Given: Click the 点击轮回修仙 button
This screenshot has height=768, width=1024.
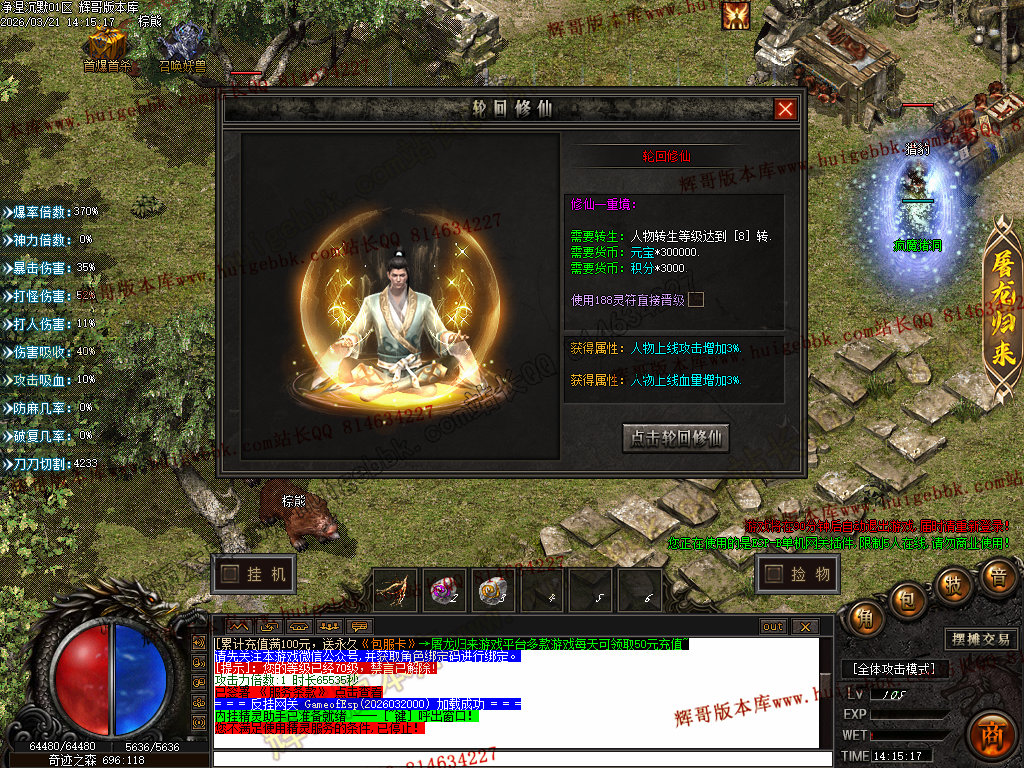Looking at the screenshot, I should (676, 438).
